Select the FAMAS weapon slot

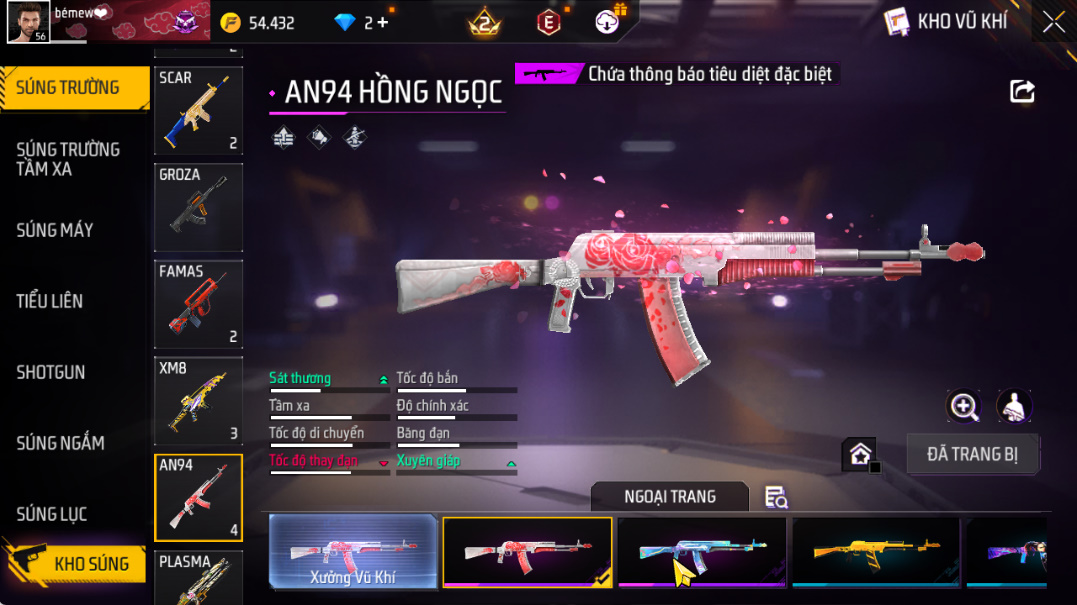pos(198,304)
